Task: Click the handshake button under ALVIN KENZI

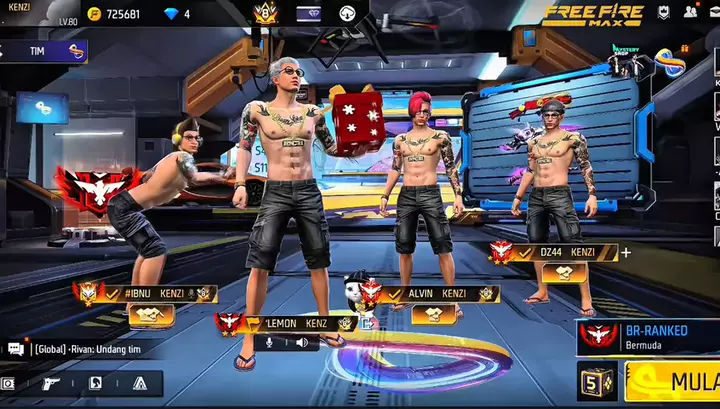Action: point(434,314)
